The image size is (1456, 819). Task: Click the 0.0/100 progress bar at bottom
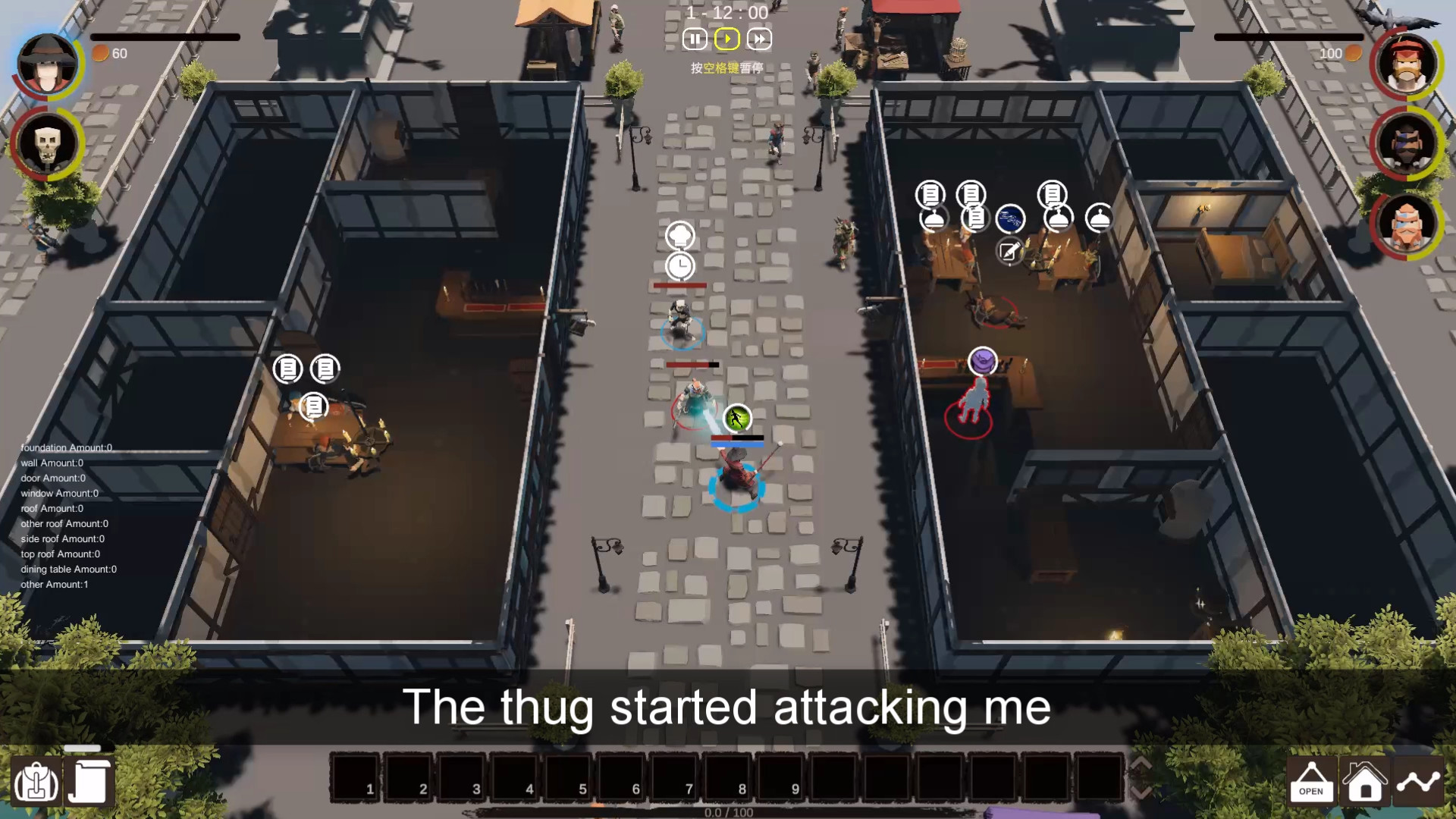(x=728, y=812)
